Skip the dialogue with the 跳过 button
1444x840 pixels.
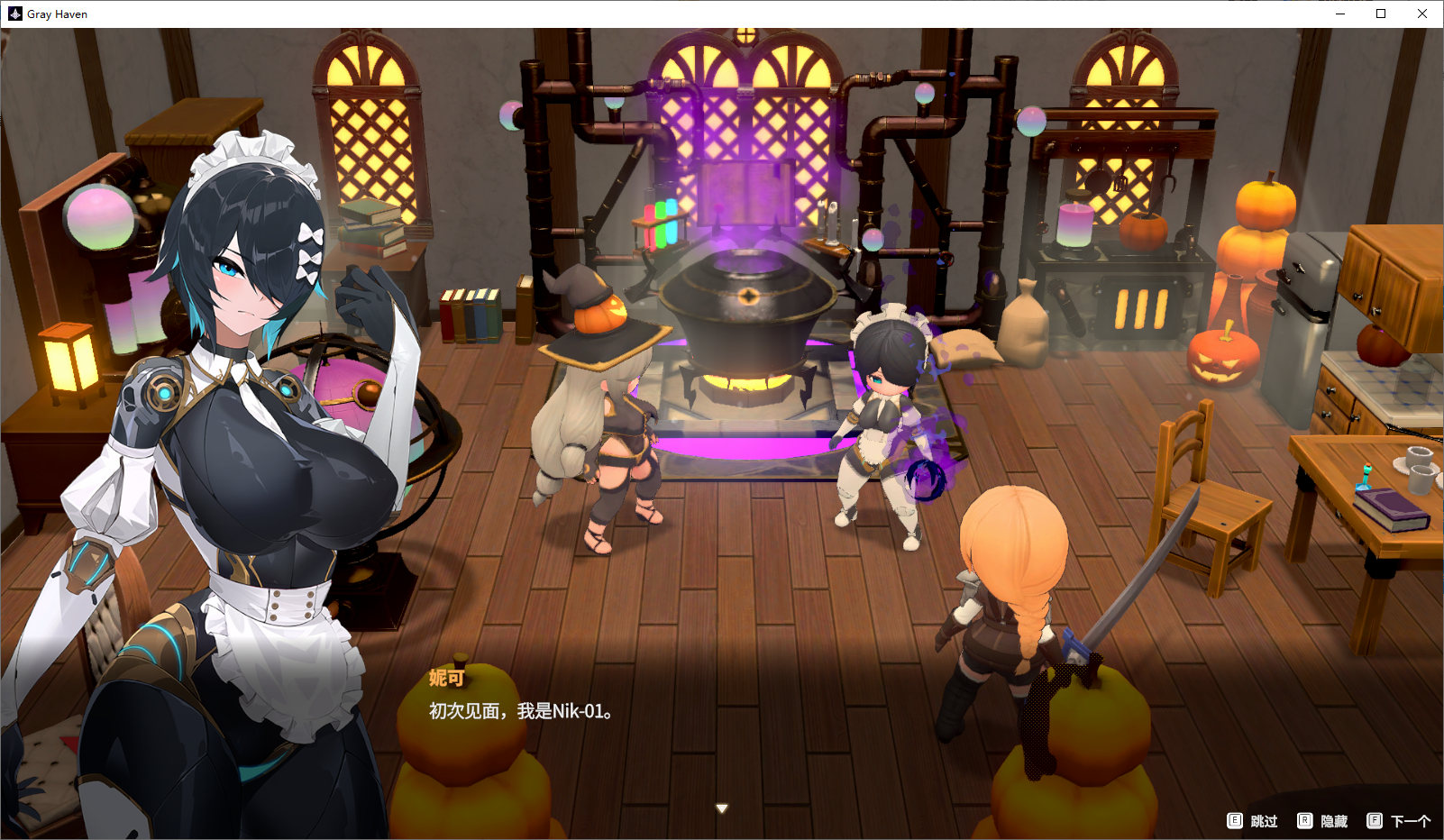point(1253,821)
